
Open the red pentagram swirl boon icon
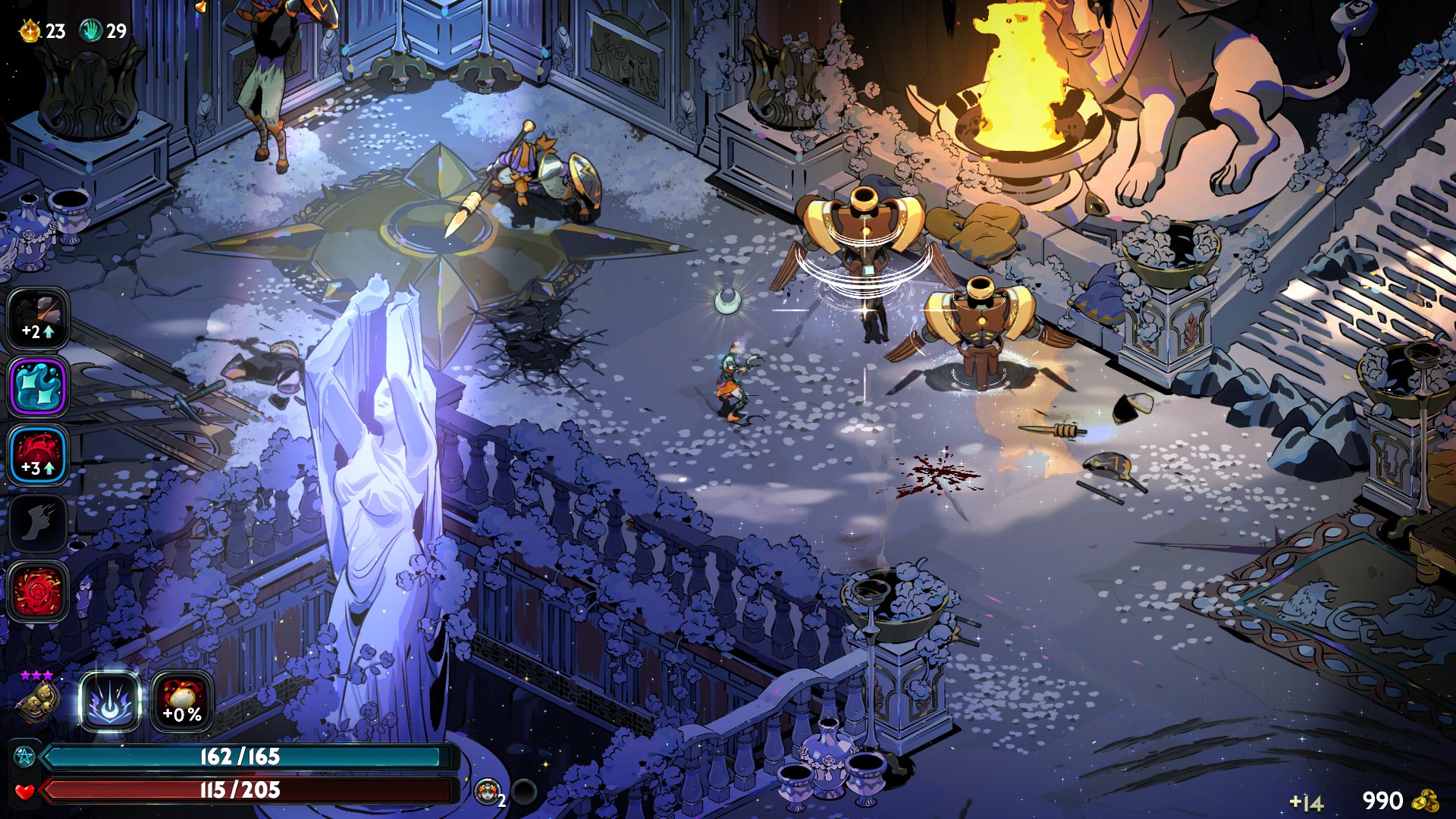pos(38,591)
